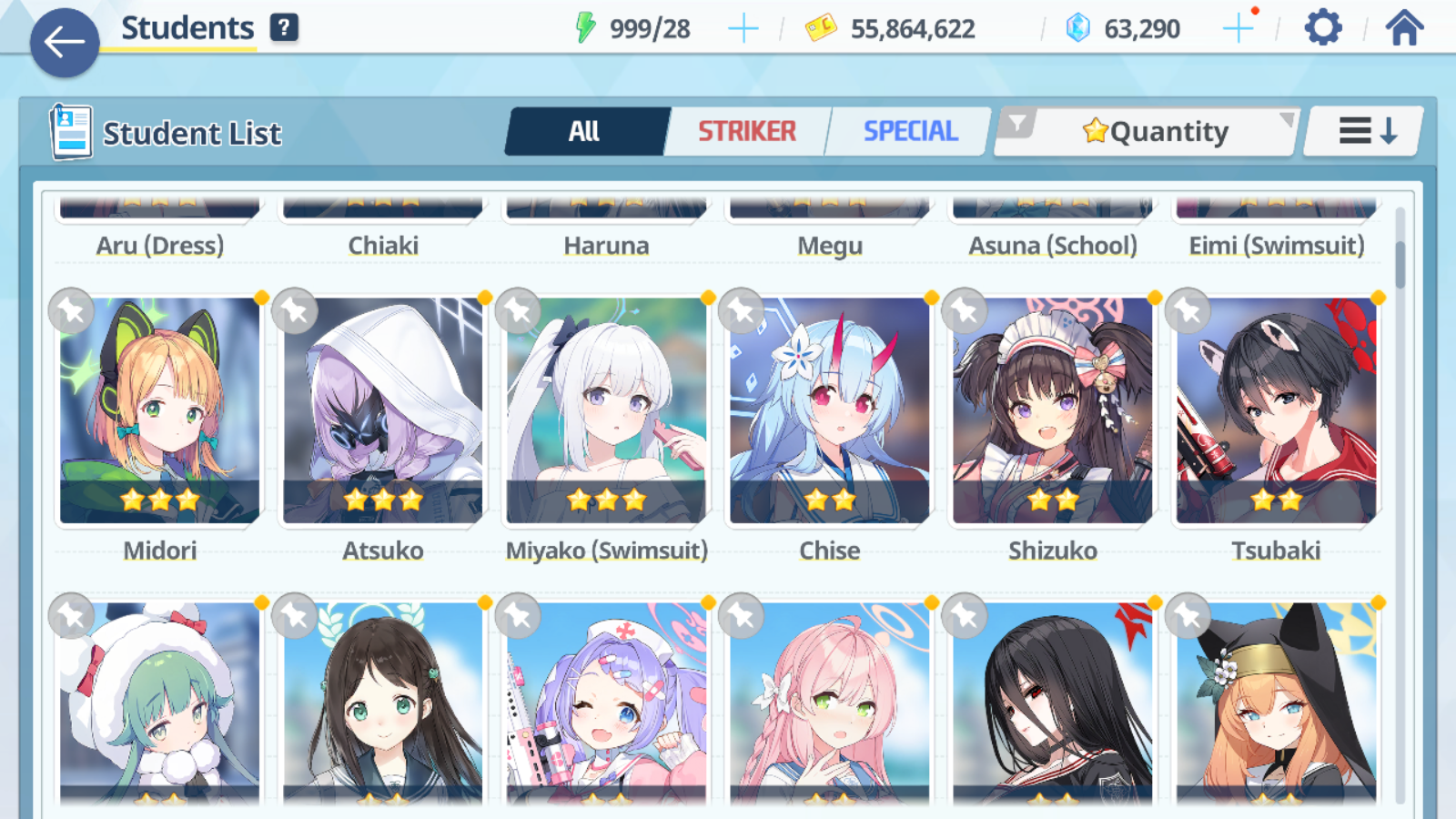Open Miyako (Swimsuit)'s student details
Screen dimensions: 1456x819
pyautogui.click(x=606, y=409)
